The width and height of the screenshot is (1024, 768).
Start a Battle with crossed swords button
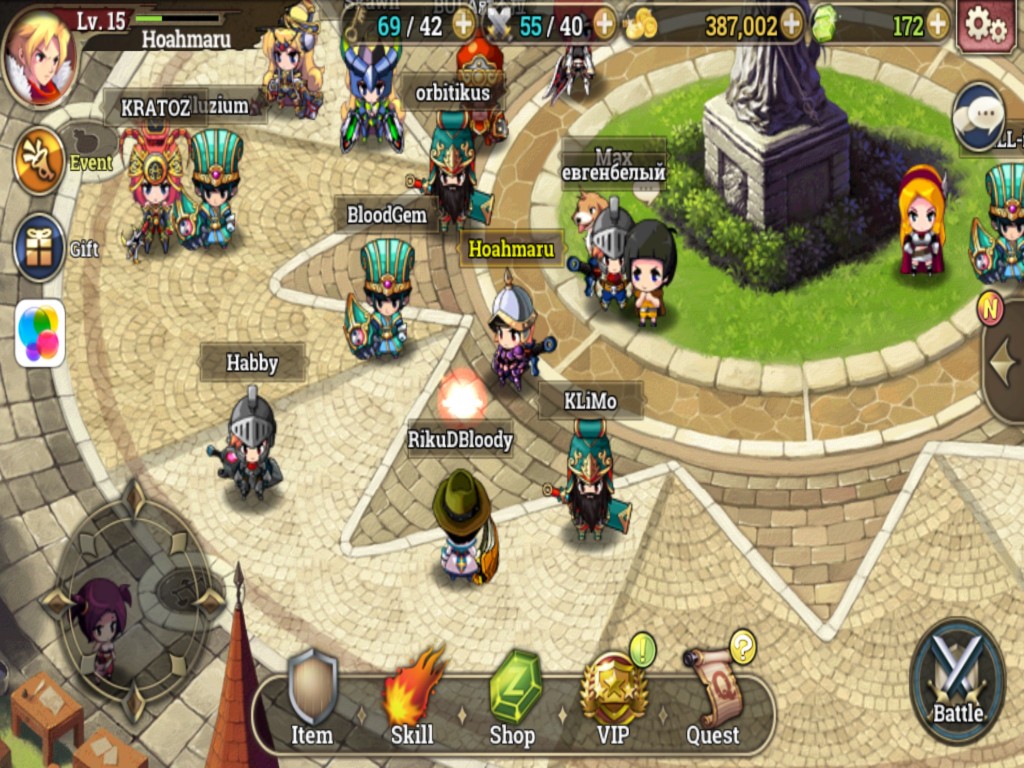tap(957, 680)
